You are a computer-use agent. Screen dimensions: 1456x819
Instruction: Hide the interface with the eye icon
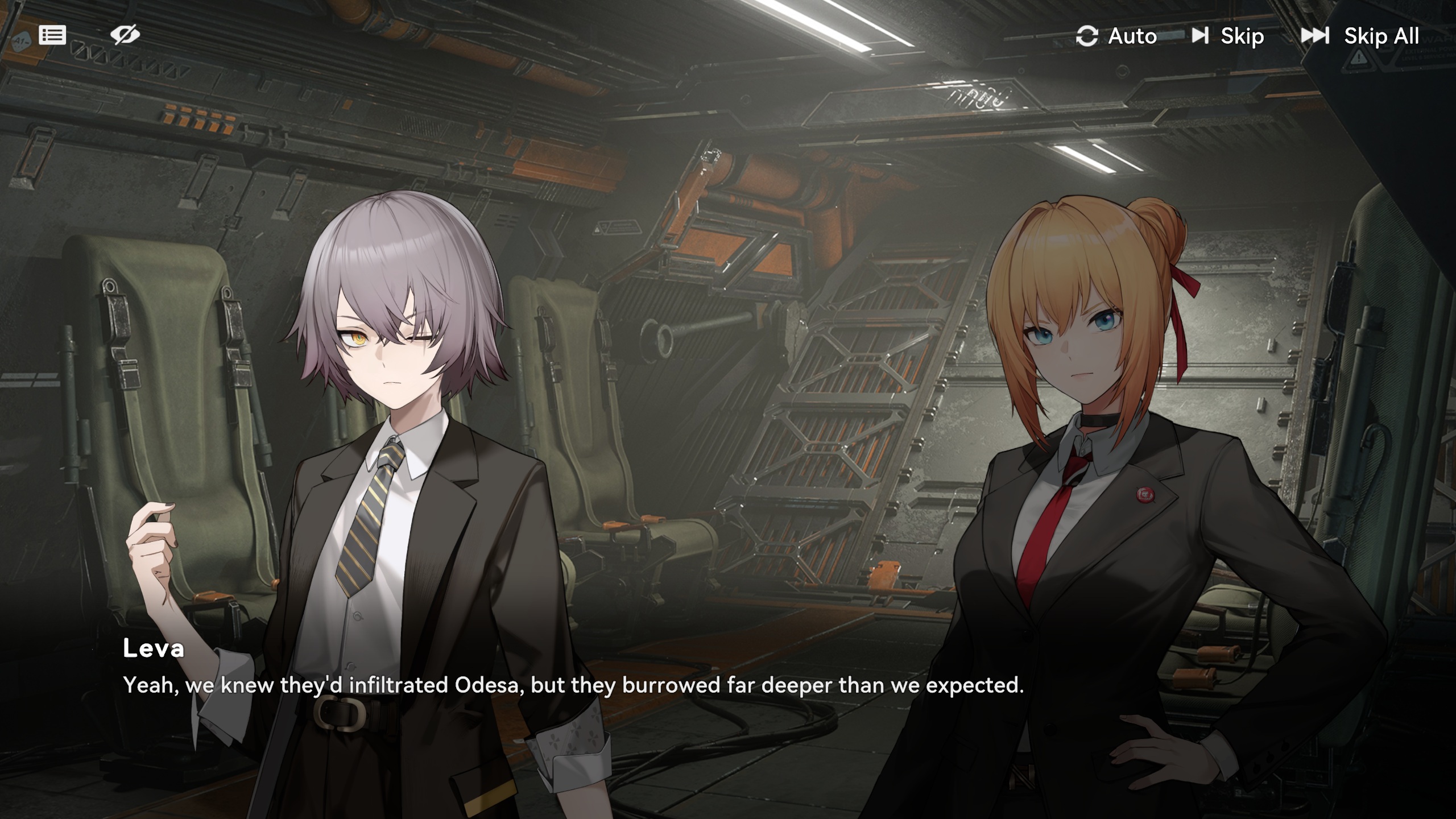[125, 35]
